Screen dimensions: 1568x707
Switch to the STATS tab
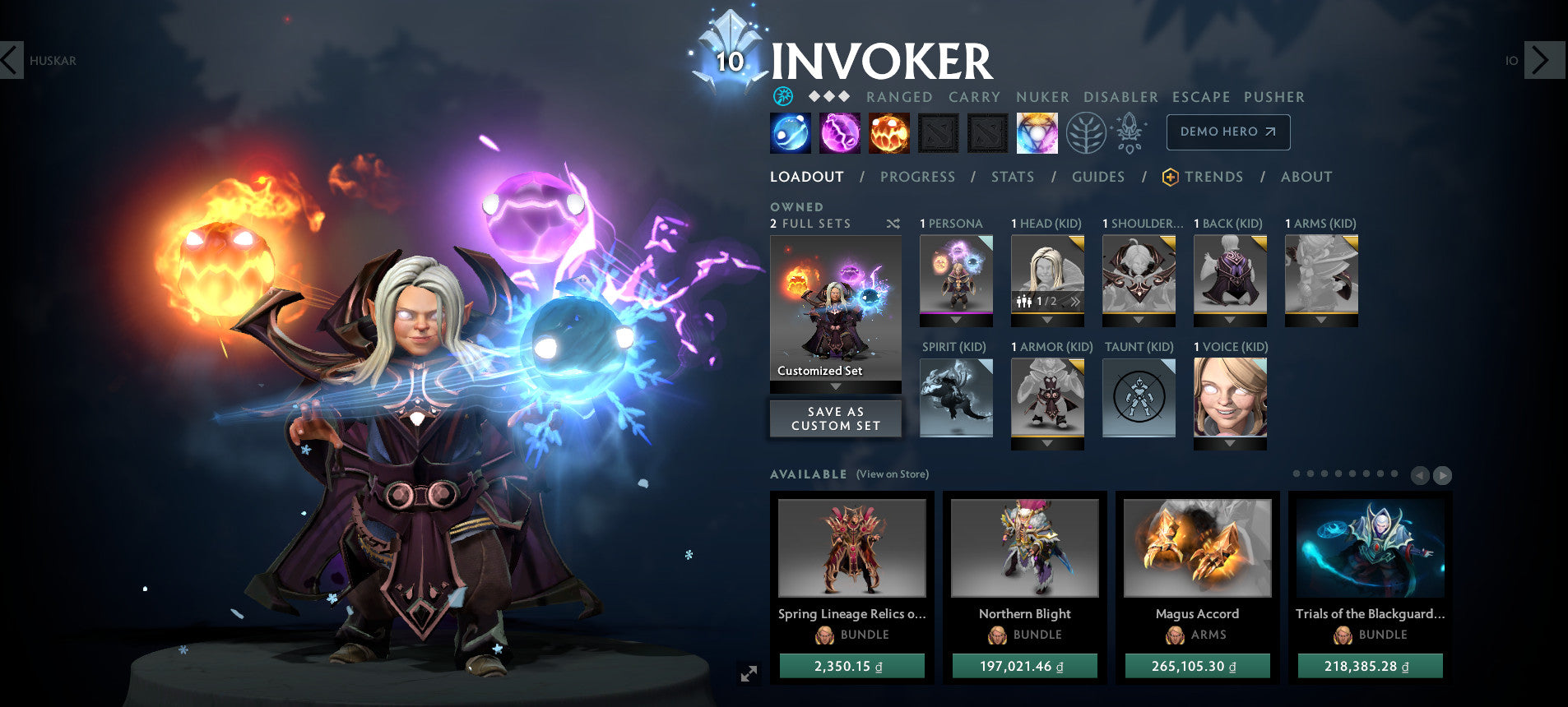(1013, 177)
